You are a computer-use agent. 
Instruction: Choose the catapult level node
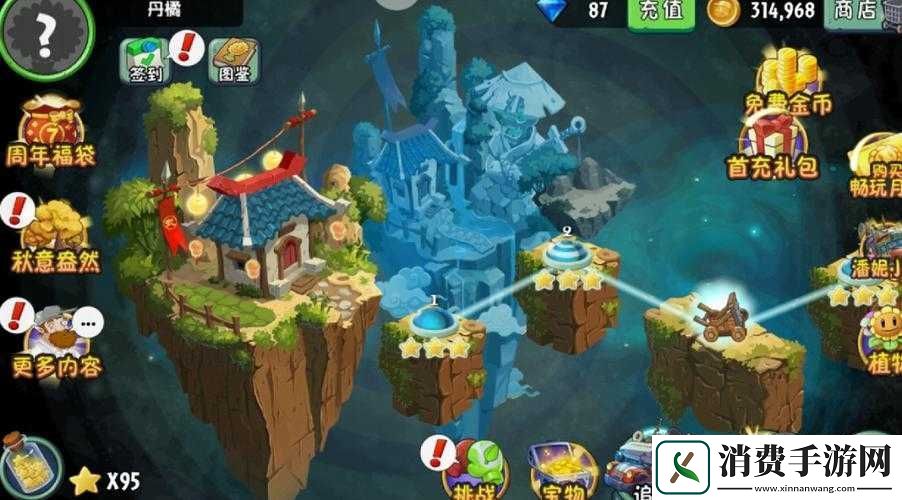point(722,315)
